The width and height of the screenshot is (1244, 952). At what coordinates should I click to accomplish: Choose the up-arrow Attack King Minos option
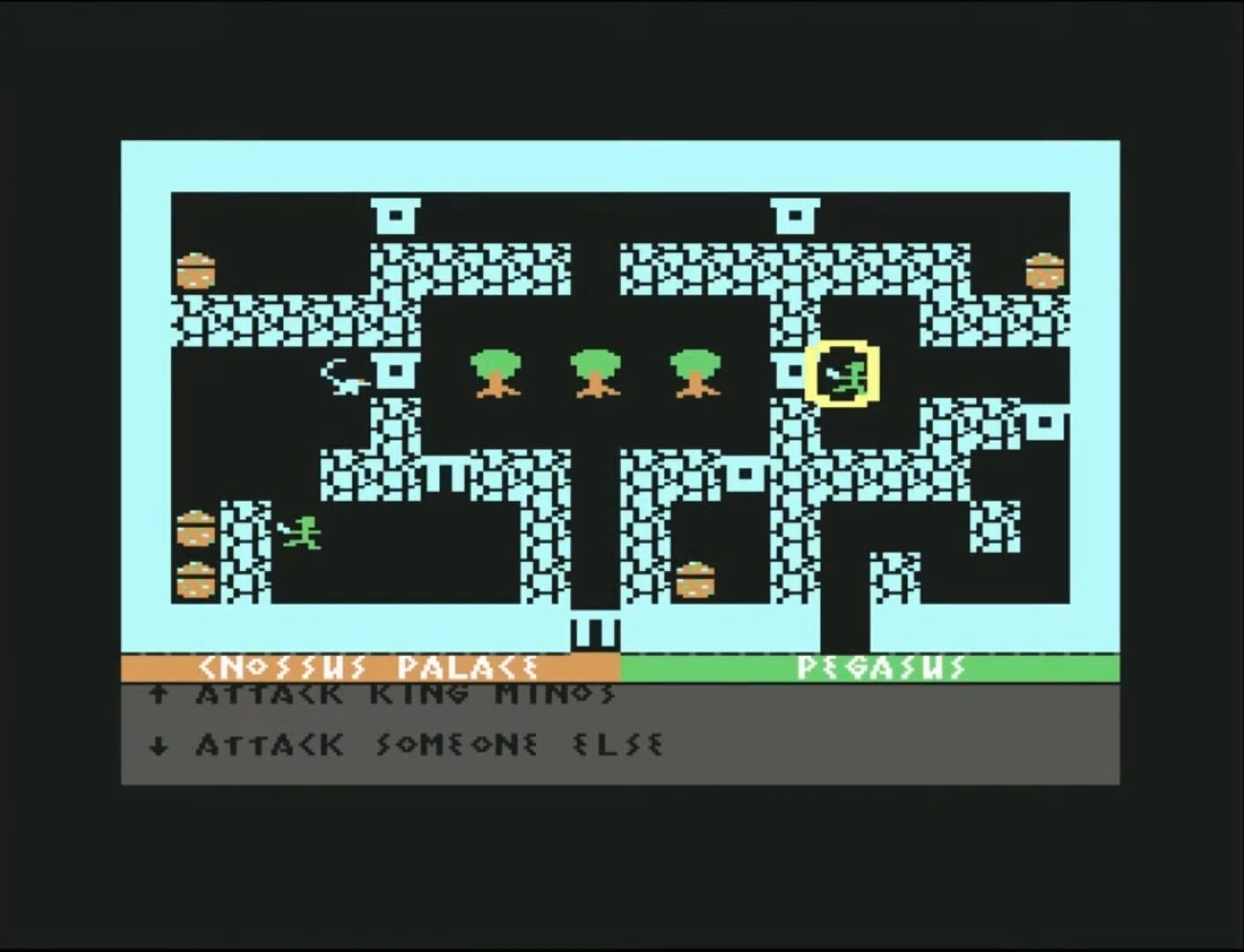(159, 695)
